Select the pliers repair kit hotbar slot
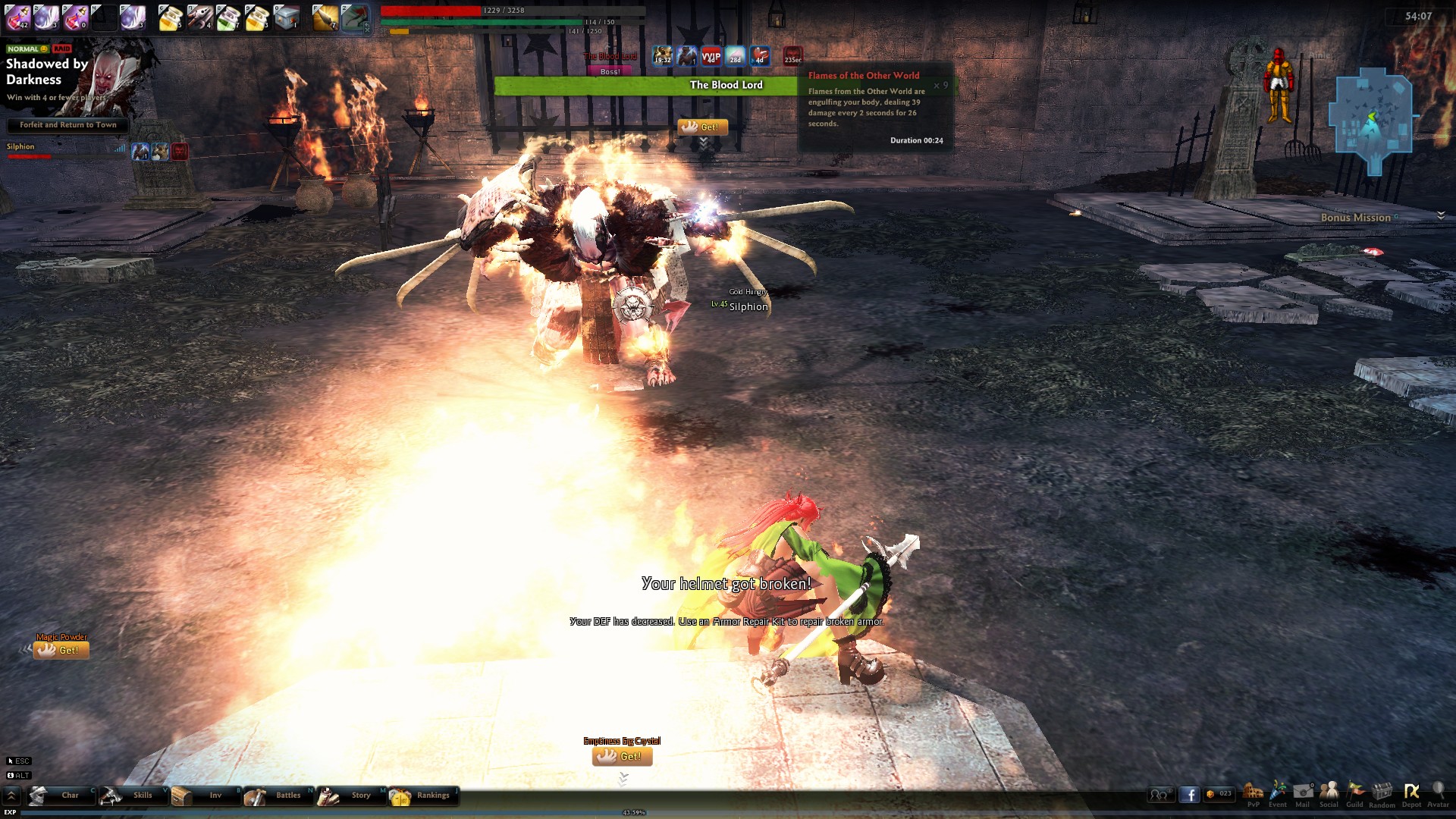 pos(200,17)
